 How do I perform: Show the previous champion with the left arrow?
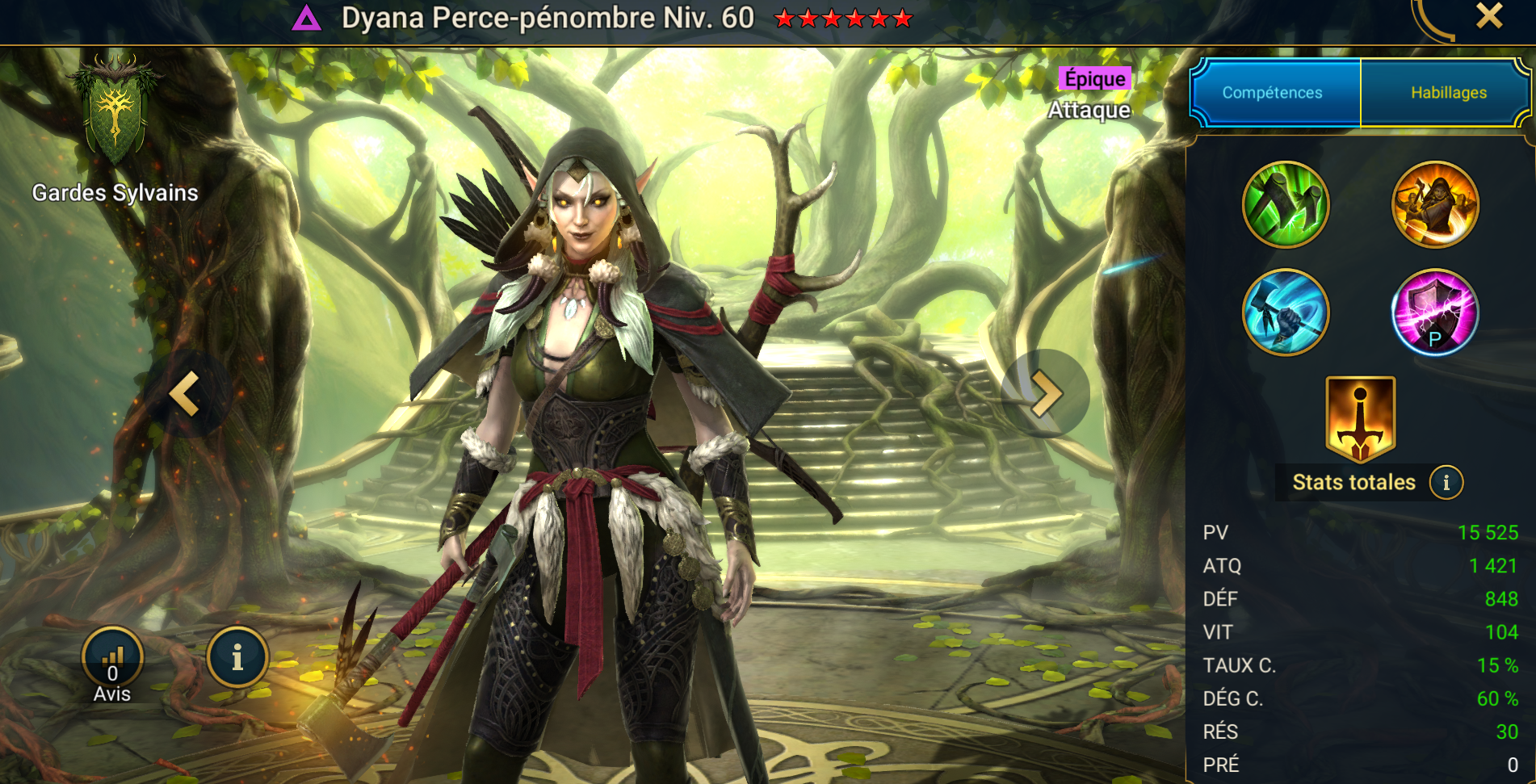tap(187, 394)
